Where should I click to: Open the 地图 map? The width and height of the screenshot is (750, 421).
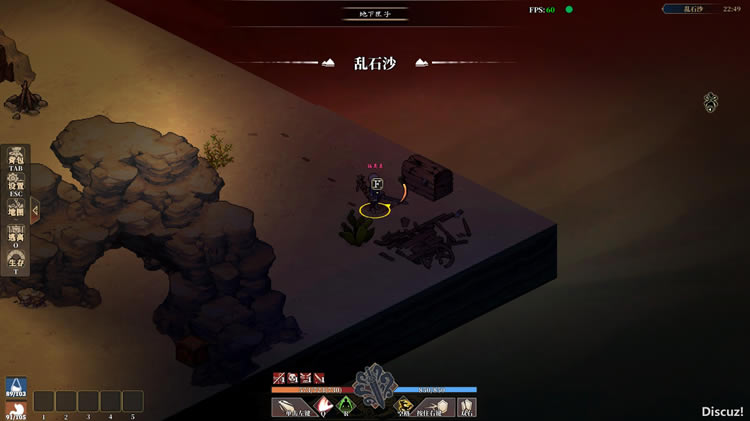click(16, 212)
